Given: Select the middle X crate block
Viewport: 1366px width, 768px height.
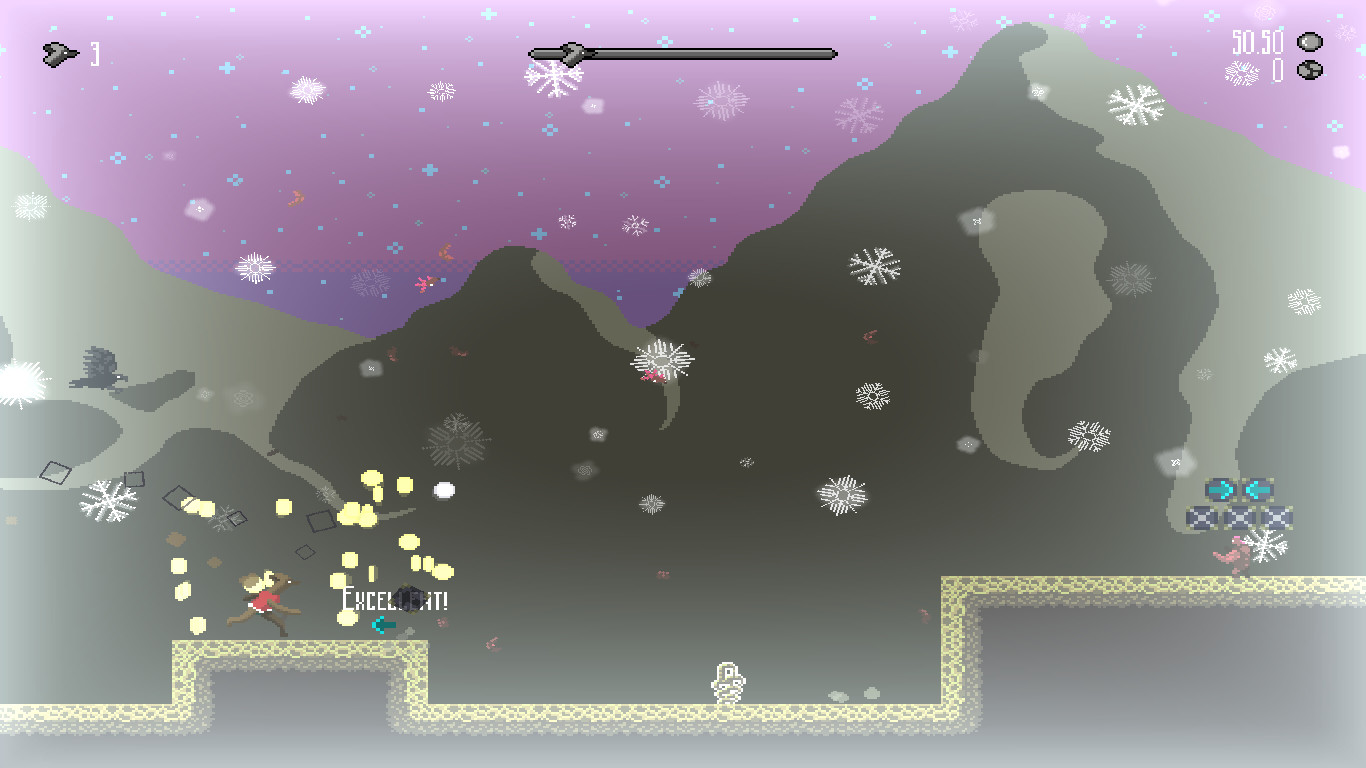Looking at the screenshot, I should (x=1238, y=517).
